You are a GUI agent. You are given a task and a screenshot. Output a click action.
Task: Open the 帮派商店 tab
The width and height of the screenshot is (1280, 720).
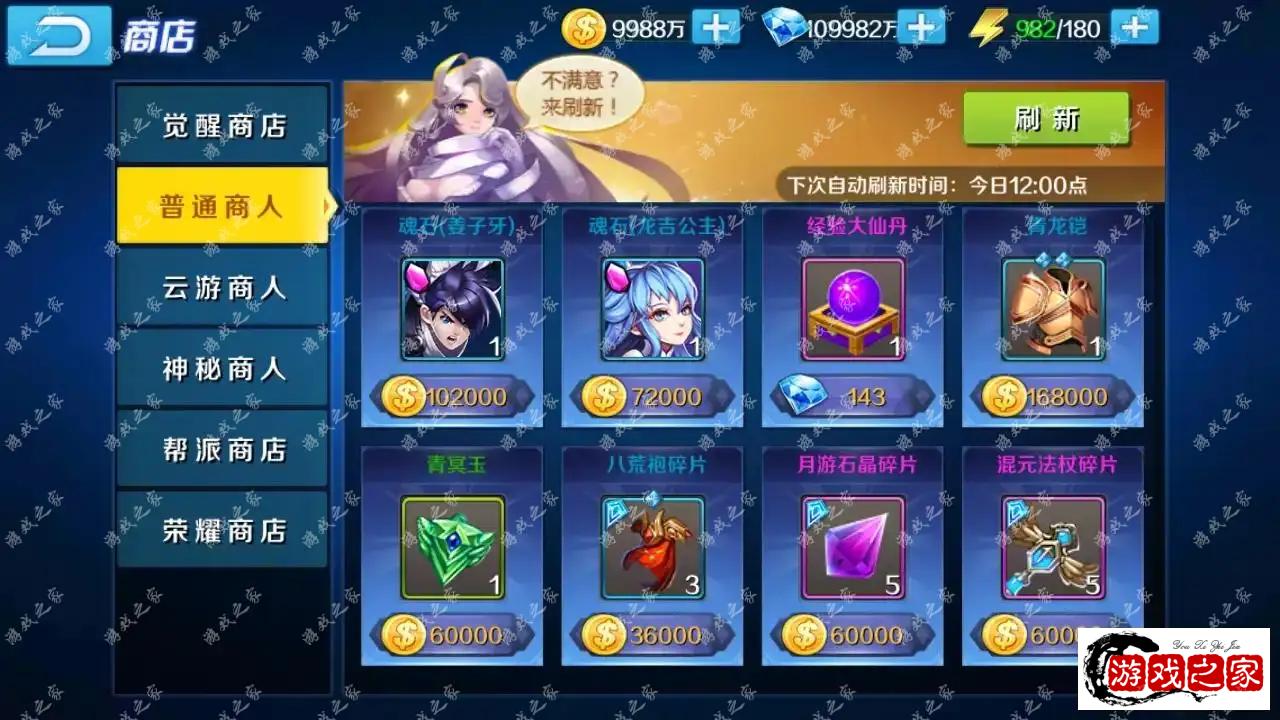coord(223,450)
